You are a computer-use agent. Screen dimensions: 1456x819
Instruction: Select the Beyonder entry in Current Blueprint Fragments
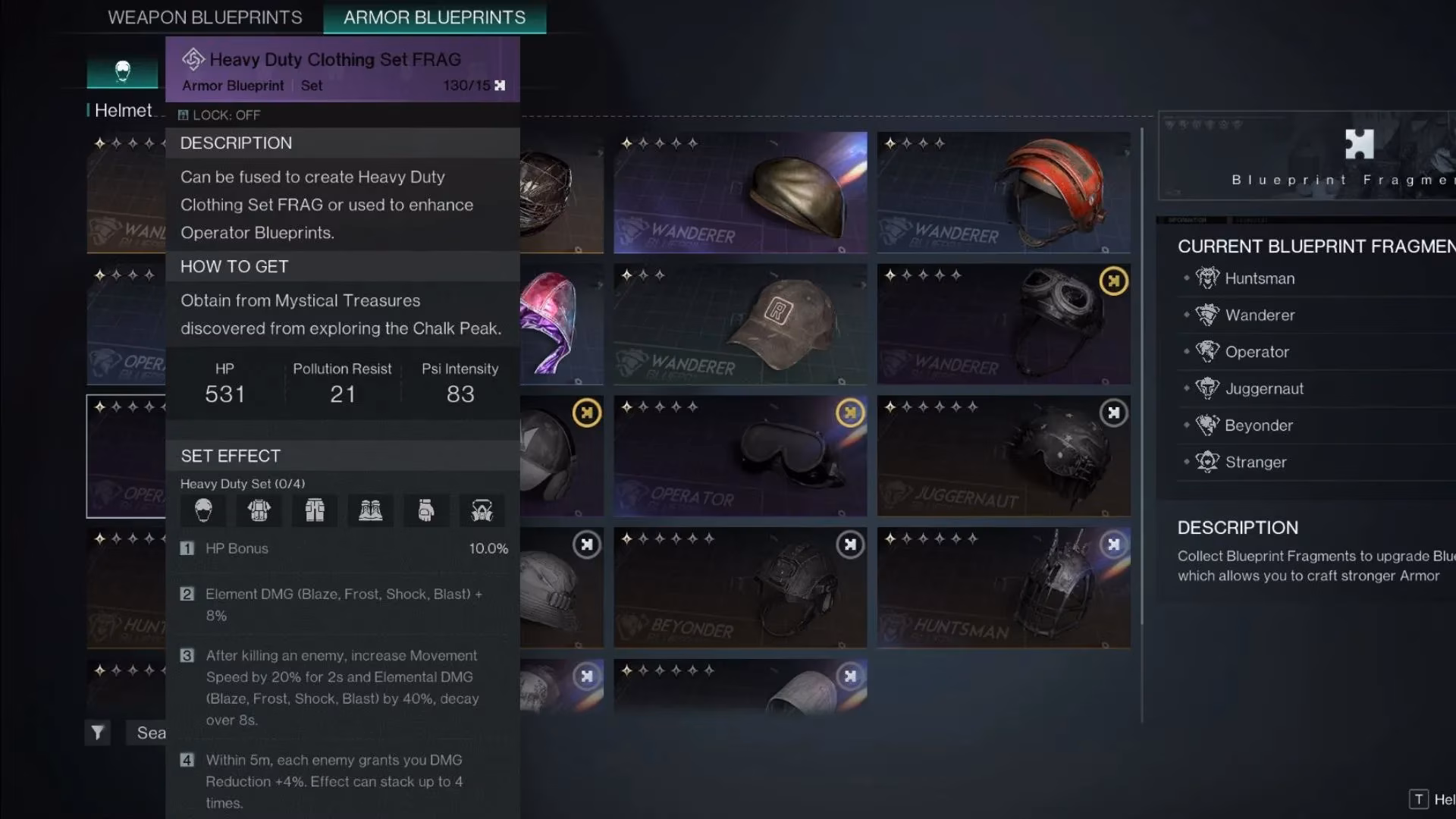point(1259,425)
